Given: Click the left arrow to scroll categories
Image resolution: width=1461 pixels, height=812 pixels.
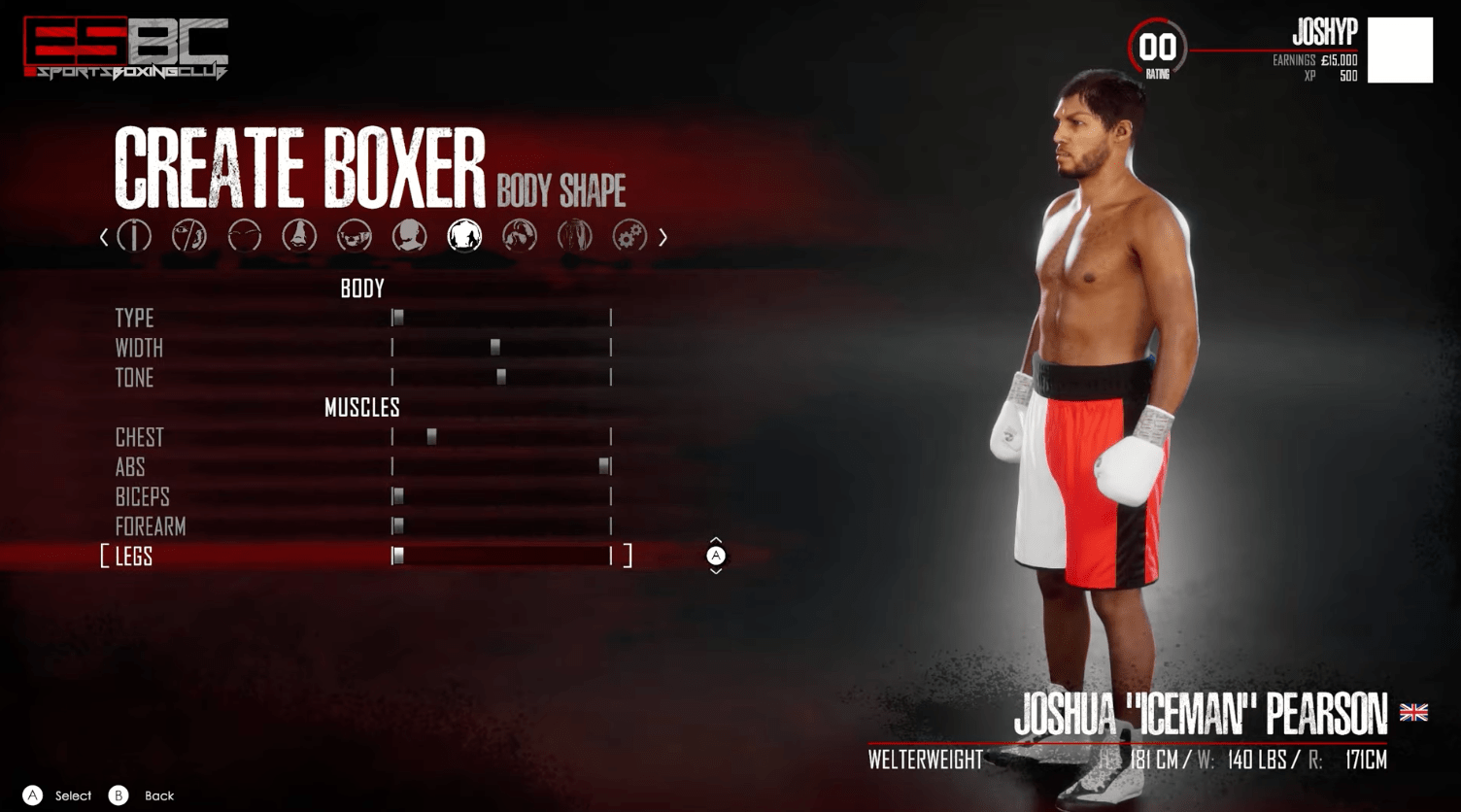Looking at the screenshot, I should 104,236.
